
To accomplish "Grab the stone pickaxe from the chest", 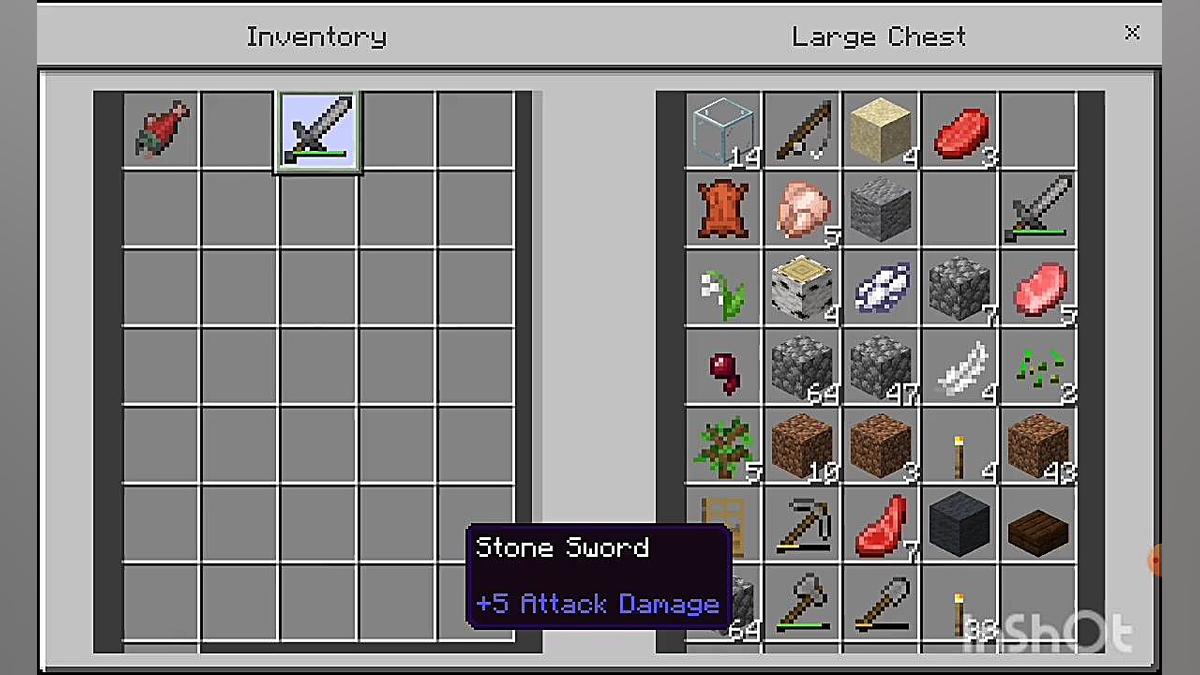I will tap(802, 524).
